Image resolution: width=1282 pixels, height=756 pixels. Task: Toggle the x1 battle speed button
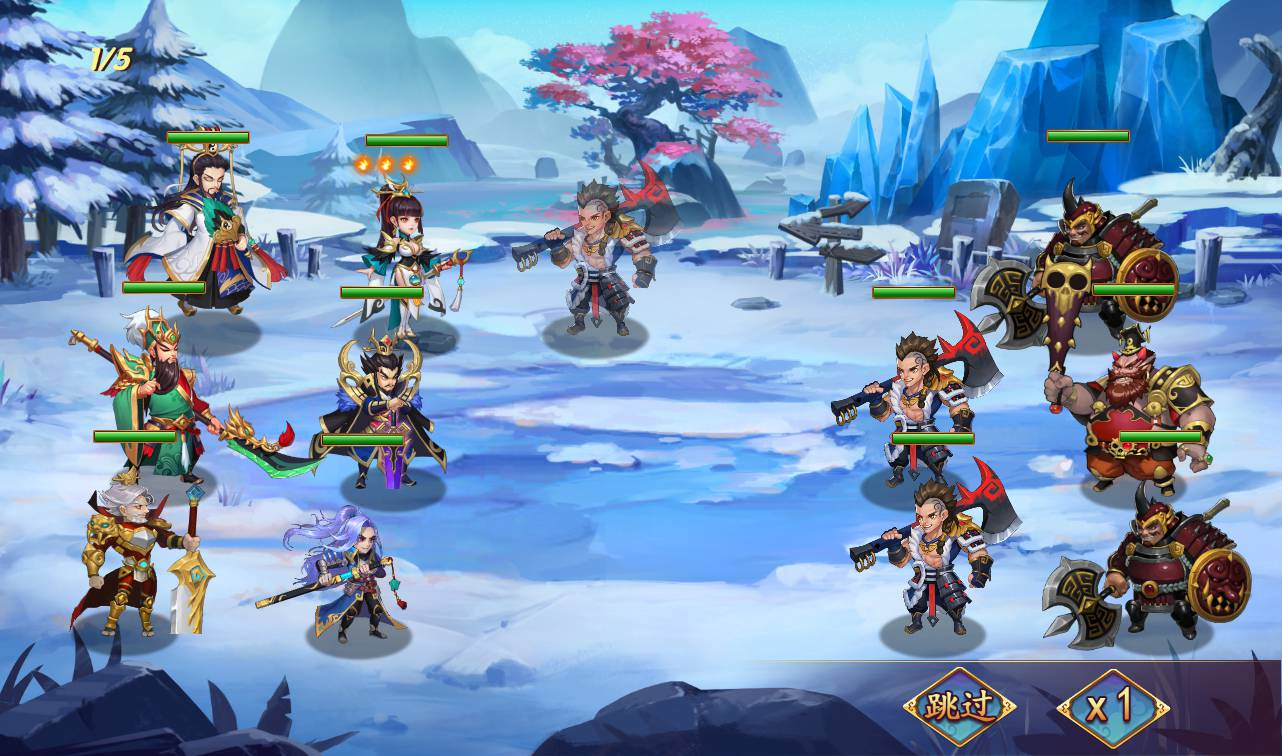(x=1112, y=707)
